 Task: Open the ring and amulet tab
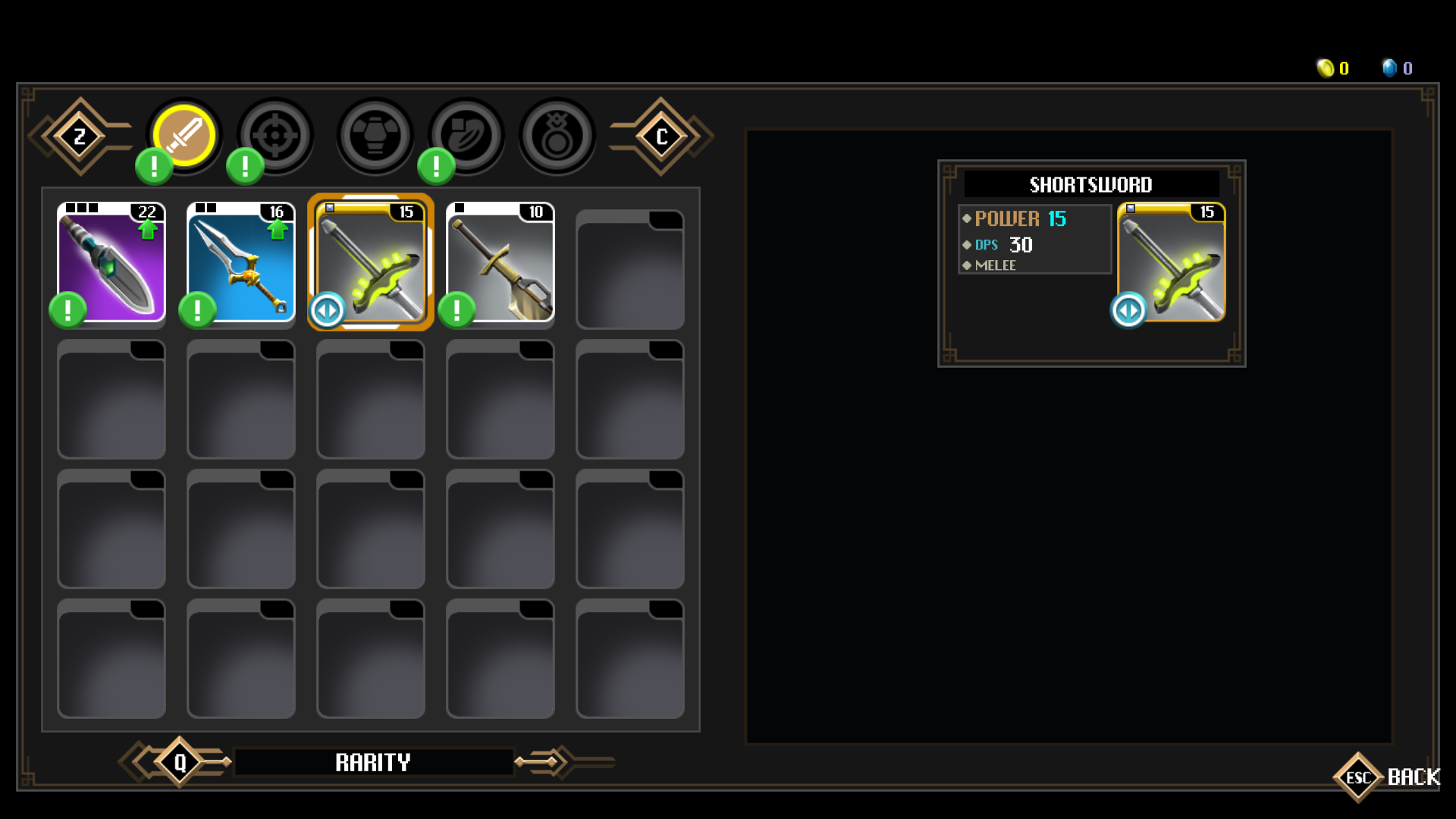click(557, 136)
